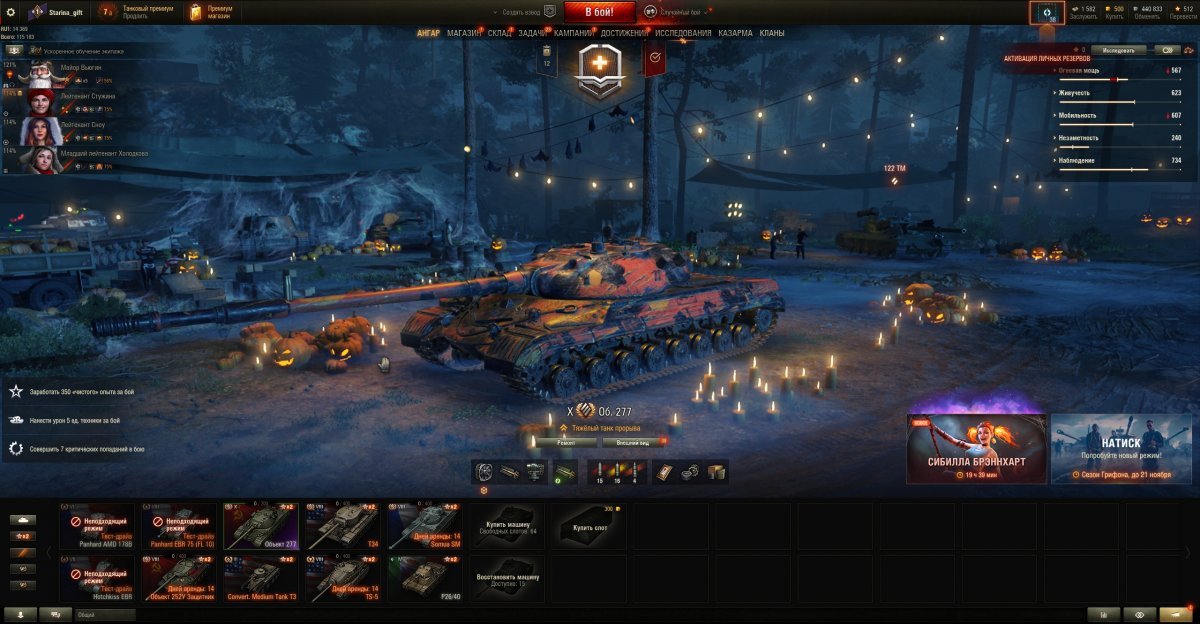Open the Сибилла Брэннхарт event banner
The image size is (1200, 624).
977,449
